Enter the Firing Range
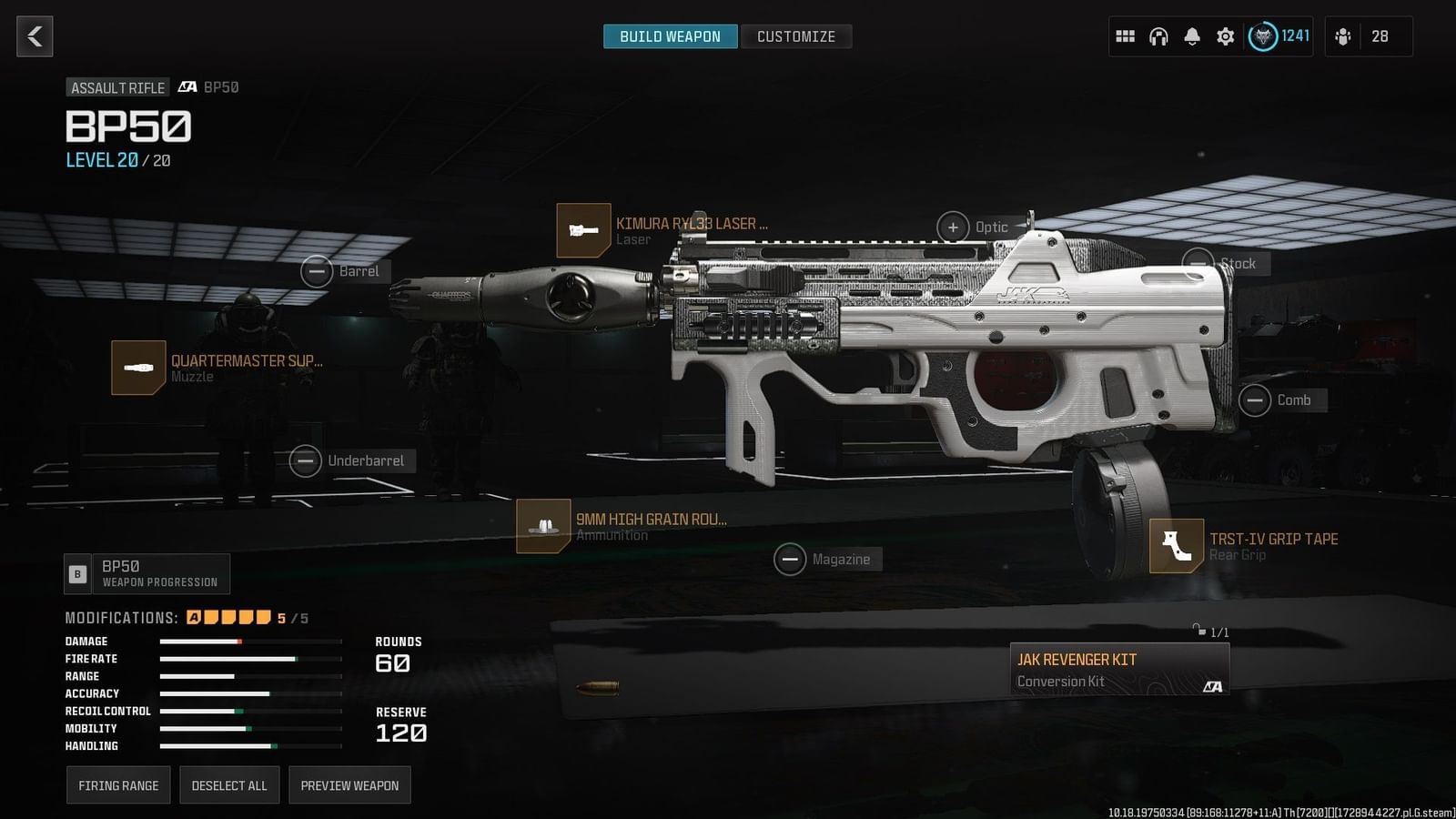 point(118,784)
